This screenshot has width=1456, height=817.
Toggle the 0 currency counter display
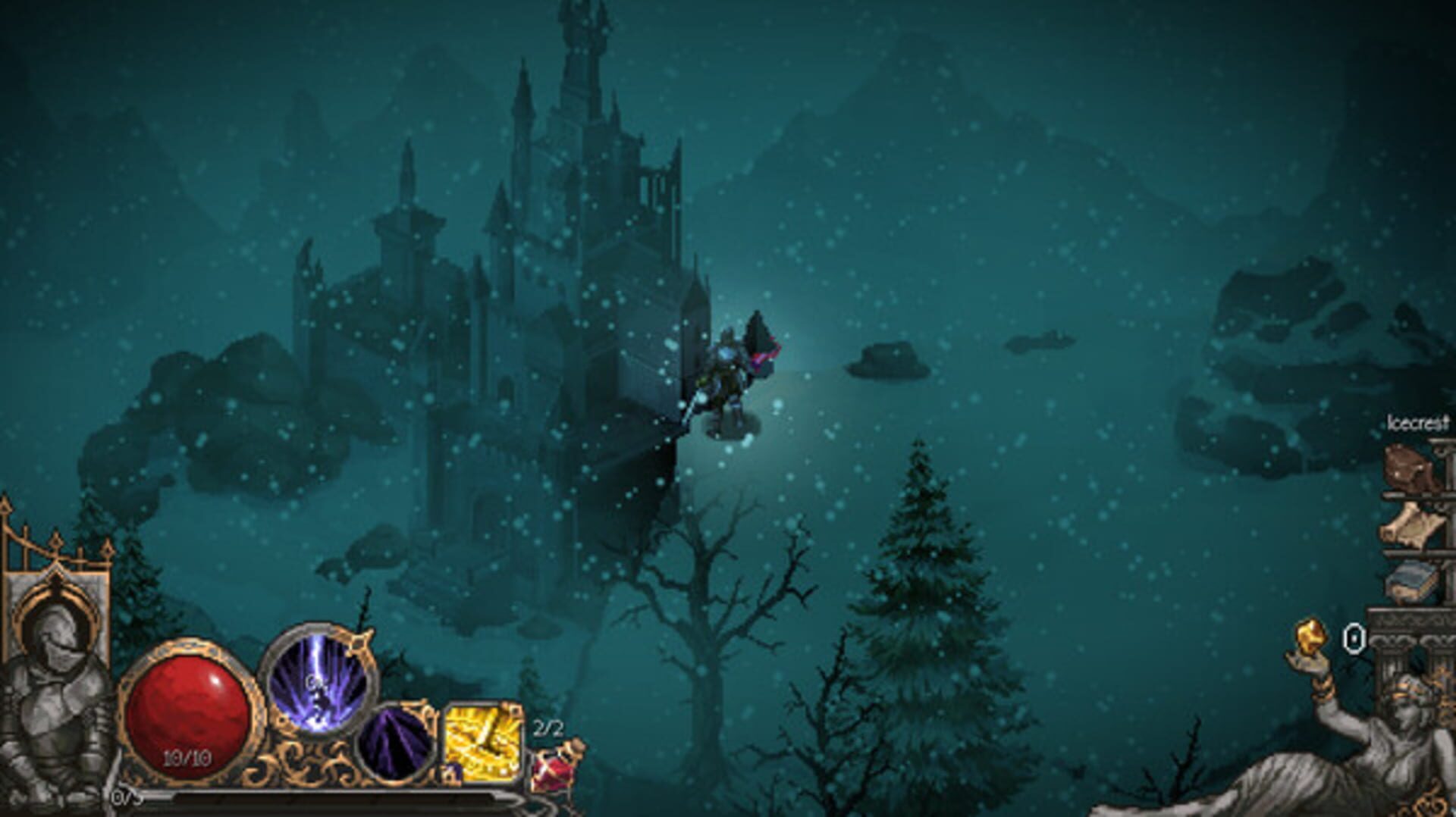tap(1353, 636)
